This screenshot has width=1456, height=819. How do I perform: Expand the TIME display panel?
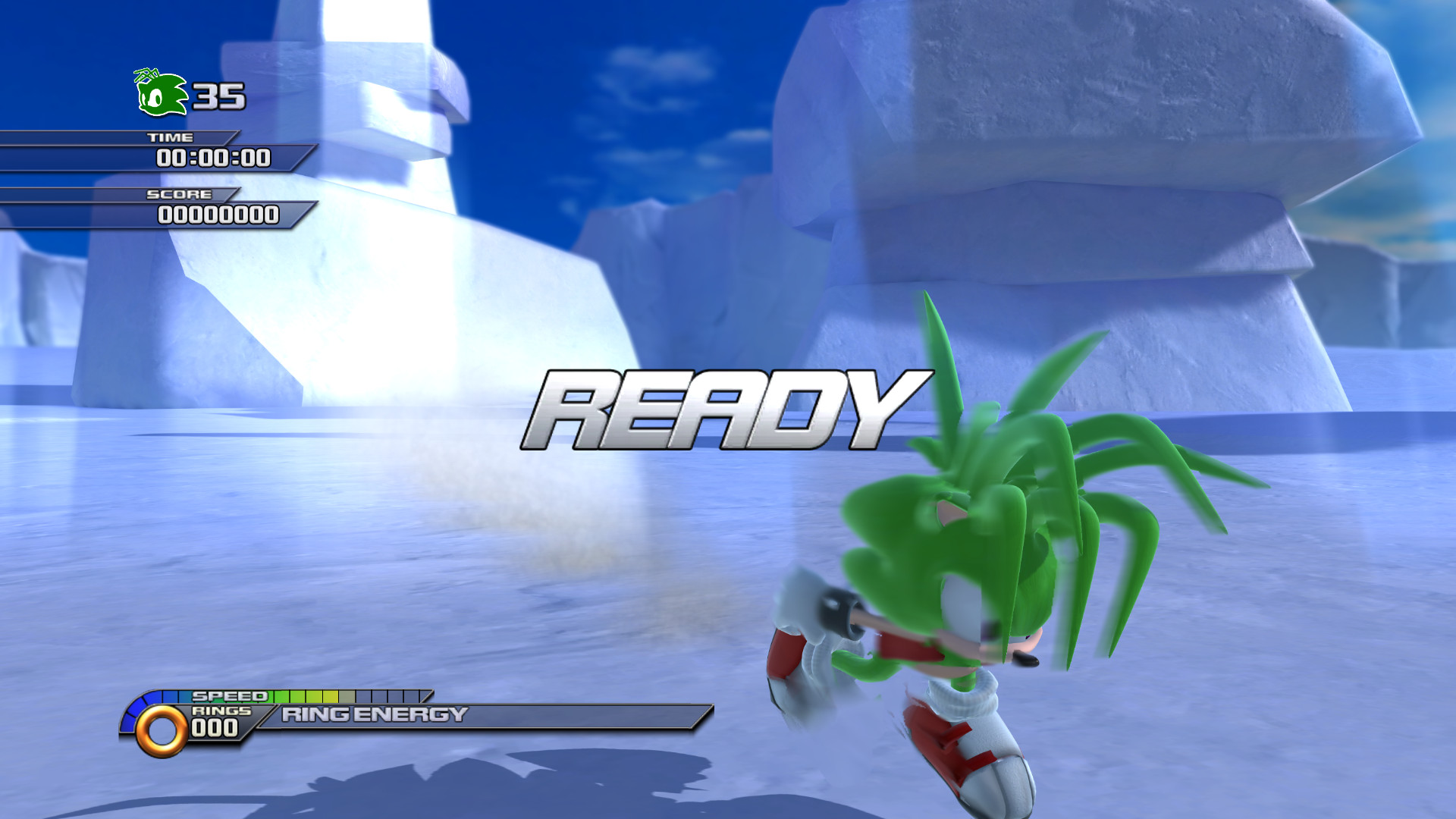pos(212,158)
